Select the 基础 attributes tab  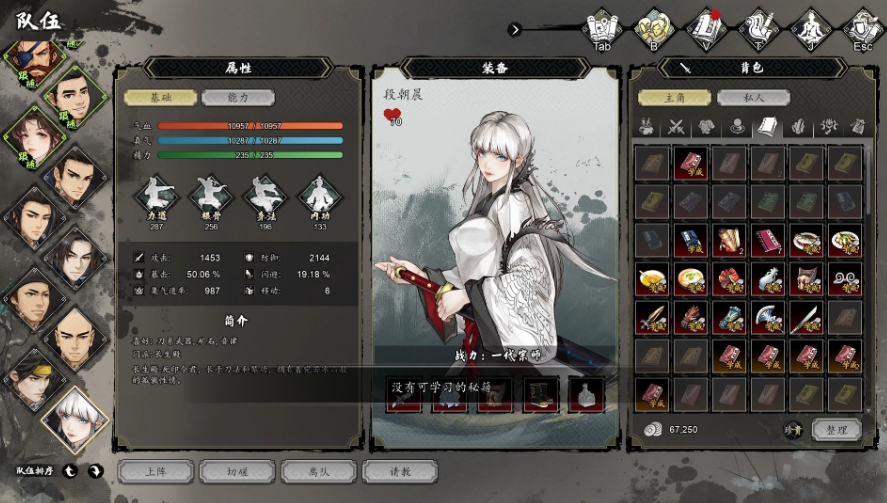point(160,98)
